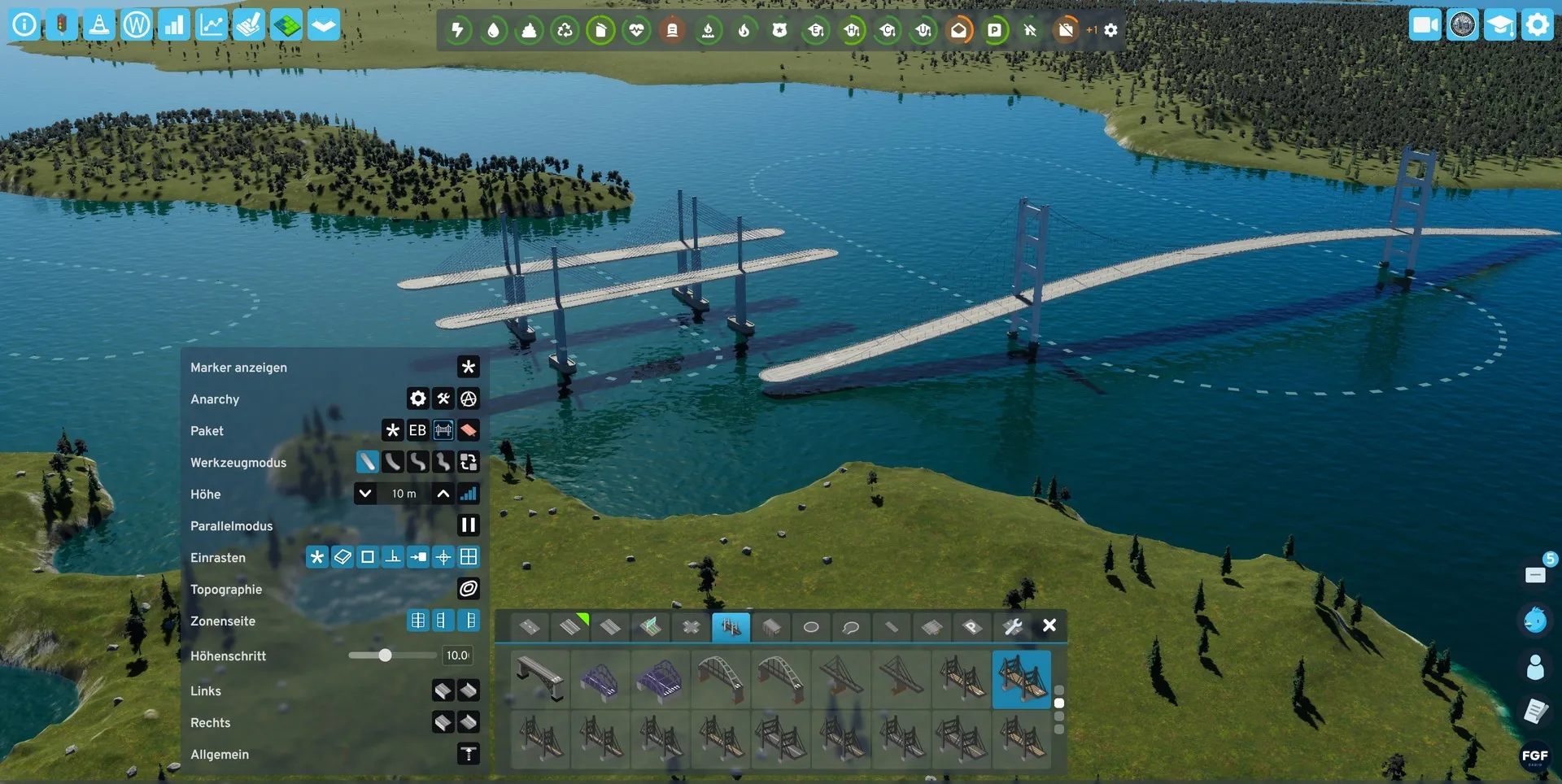Open the roundabouts tab
This screenshot has width=1562, height=784.
pyautogui.click(x=811, y=627)
